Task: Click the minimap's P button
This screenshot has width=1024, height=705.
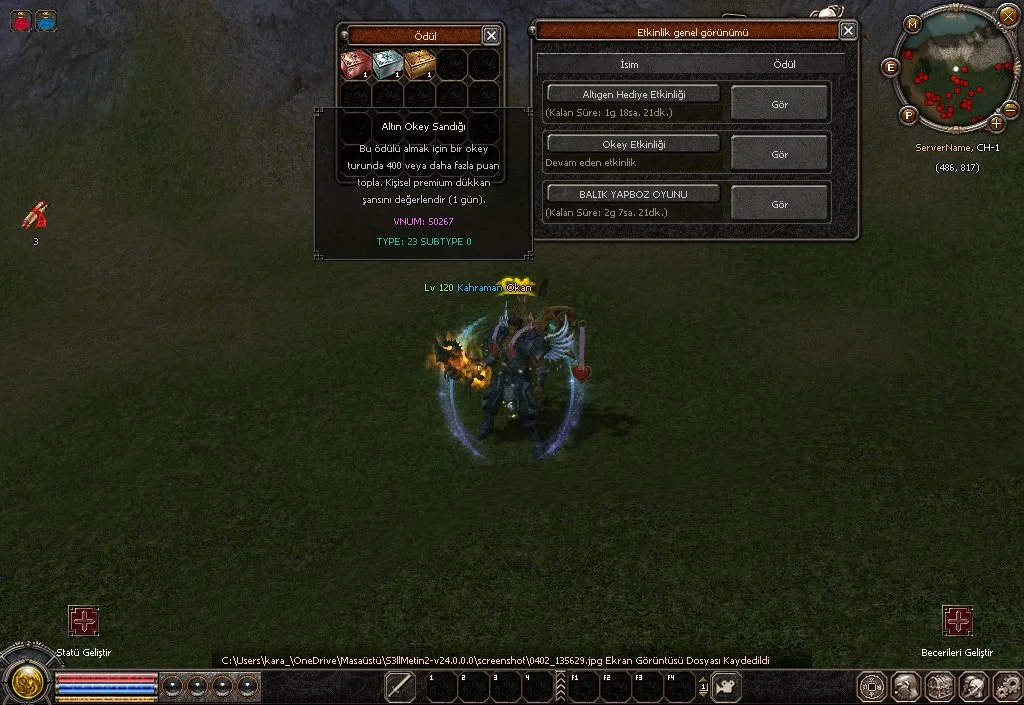Action: coord(909,114)
